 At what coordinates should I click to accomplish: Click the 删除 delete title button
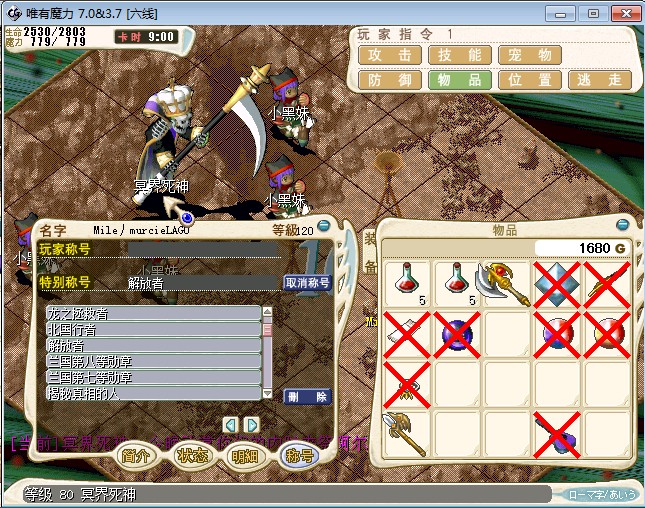(x=308, y=396)
